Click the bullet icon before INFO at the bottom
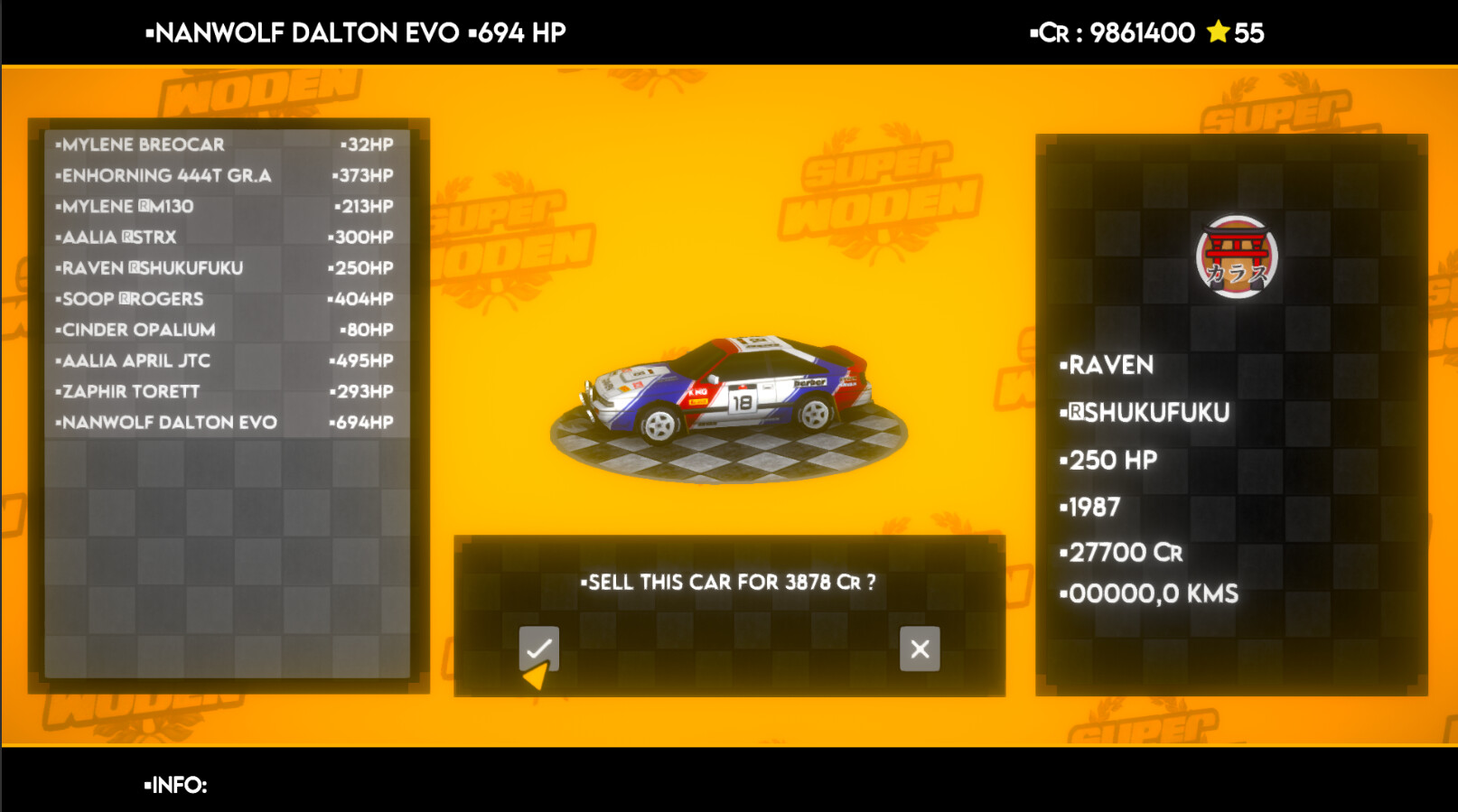The height and width of the screenshot is (812, 1458). [147, 787]
